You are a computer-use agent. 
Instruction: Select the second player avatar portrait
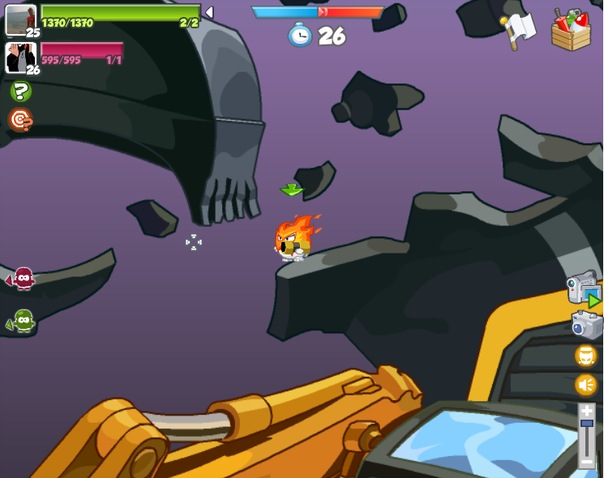[20, 57]
